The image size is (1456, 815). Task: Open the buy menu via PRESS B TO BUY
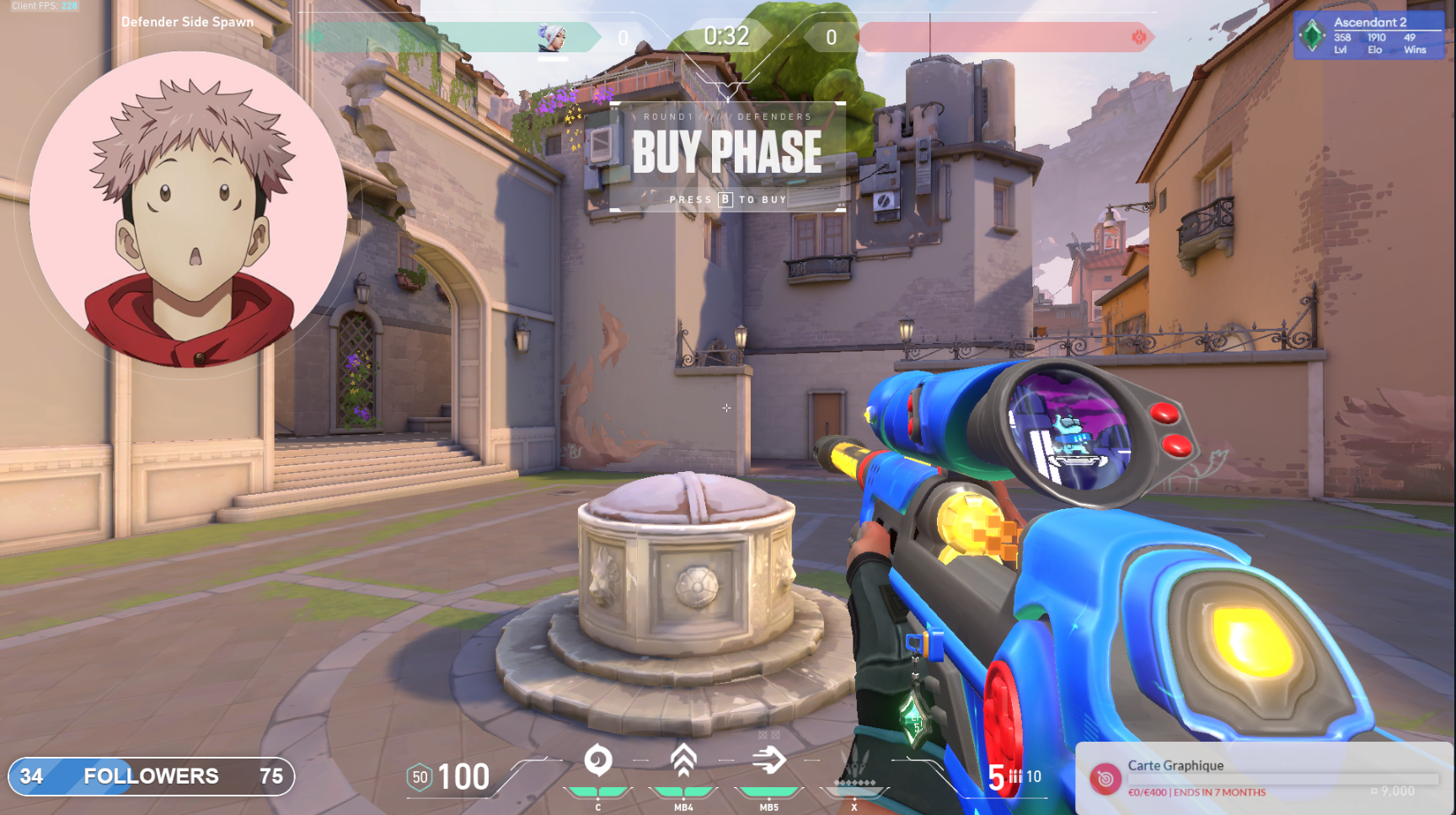tap(725, 199)
